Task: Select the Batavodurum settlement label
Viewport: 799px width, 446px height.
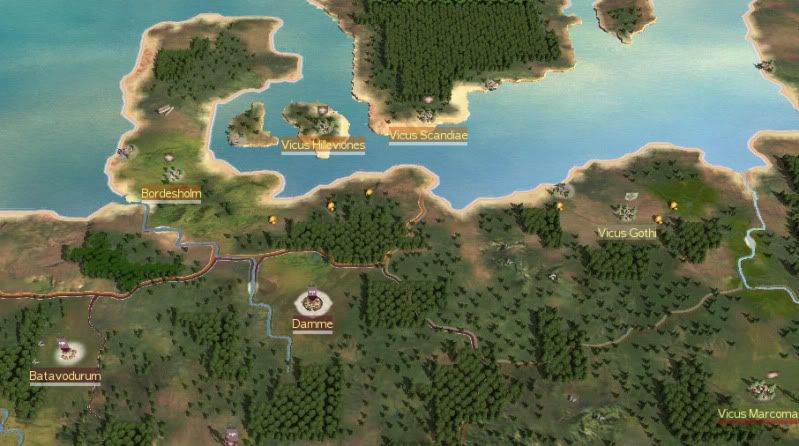Action: (x=65, y=376)
